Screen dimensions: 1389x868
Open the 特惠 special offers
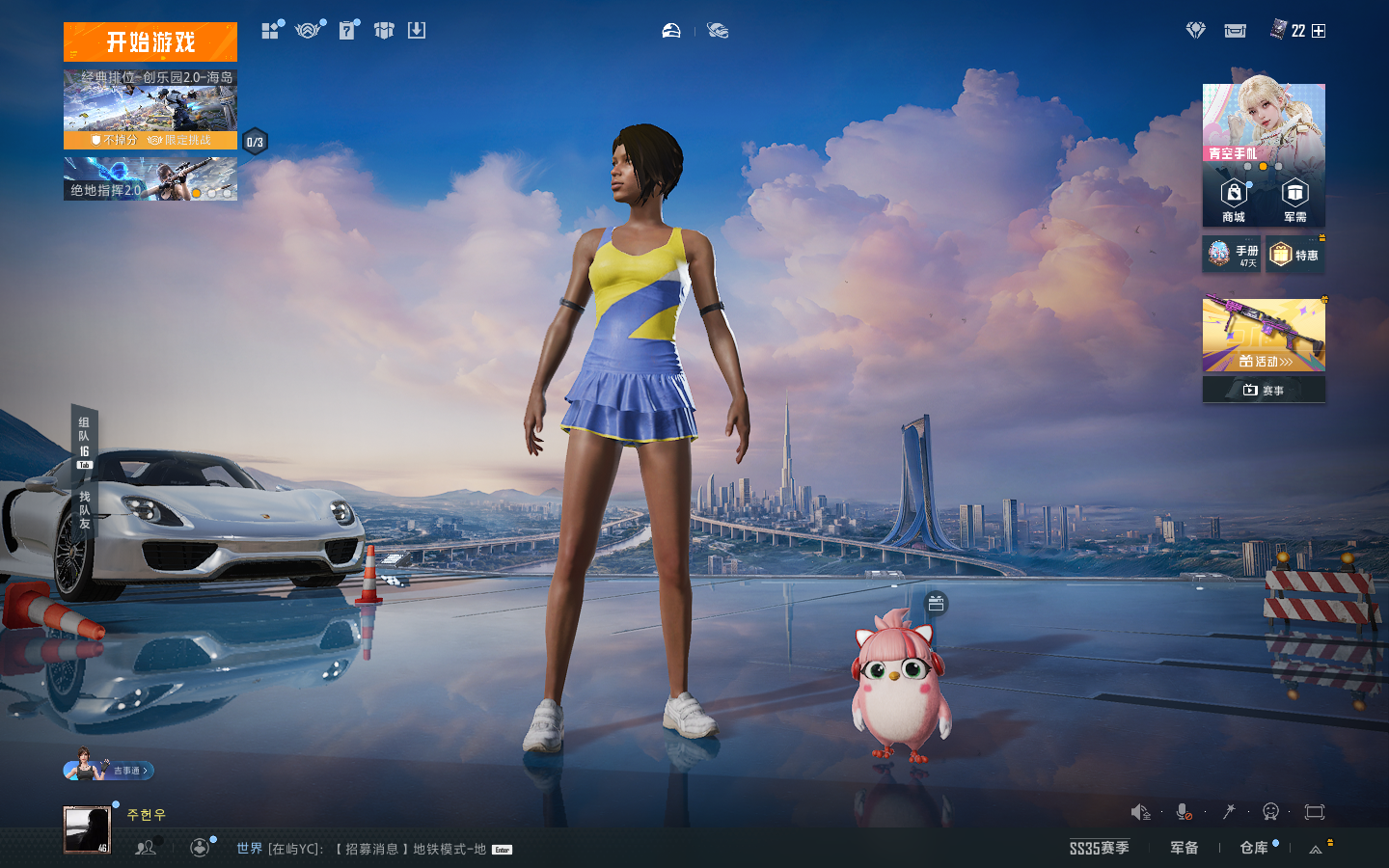pyautogui.click(x=1294, y=255)
